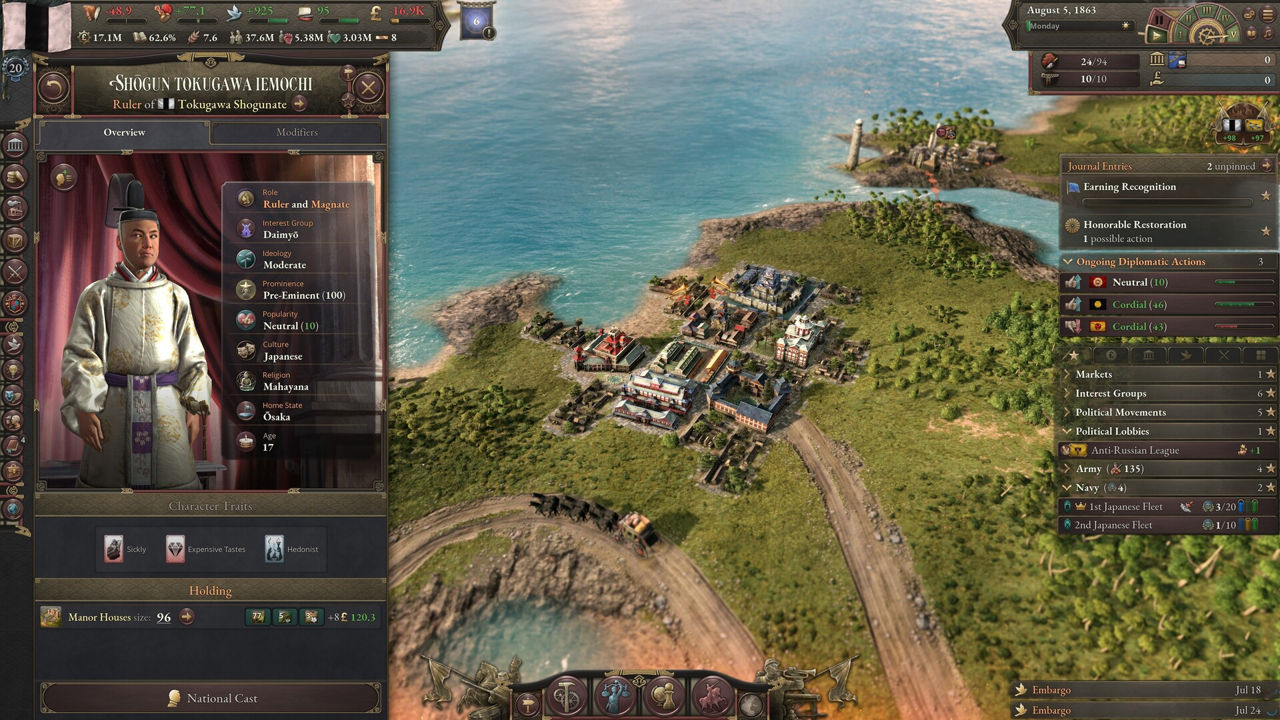Expand the Markets outliner section
This screenshot has height=720, width=1280.
click(1093, 374)
